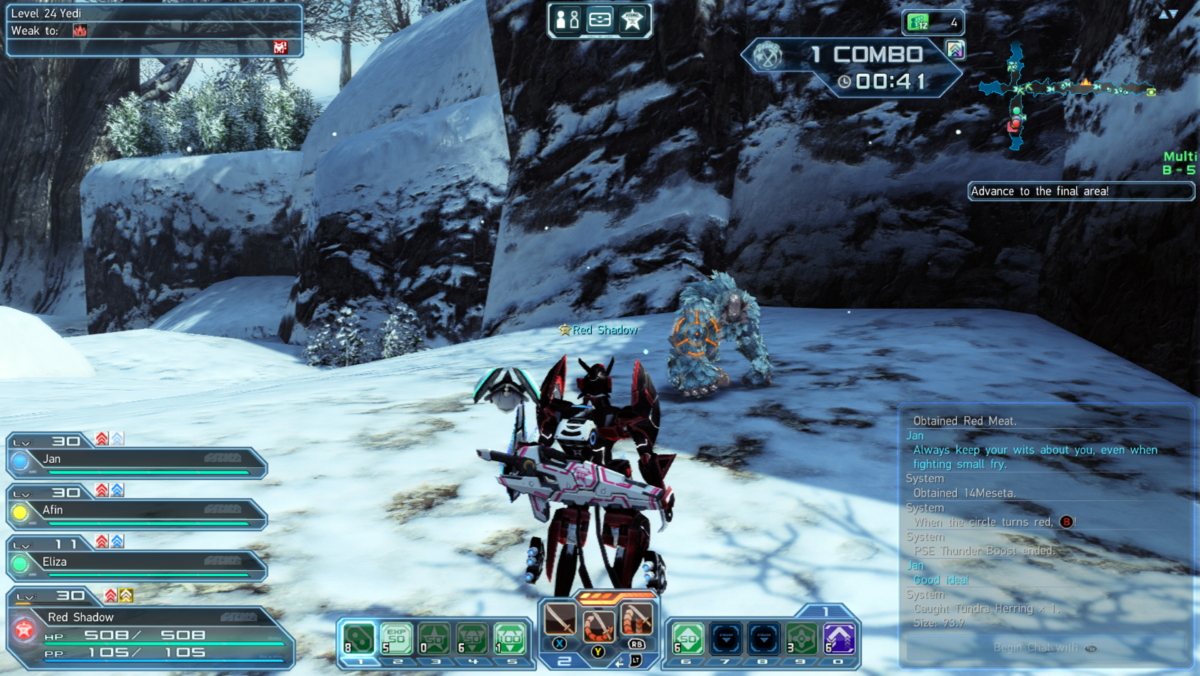Open the party members menu icon
Image resolution: width=1200 pixels, height=676 pixels.
567,20
